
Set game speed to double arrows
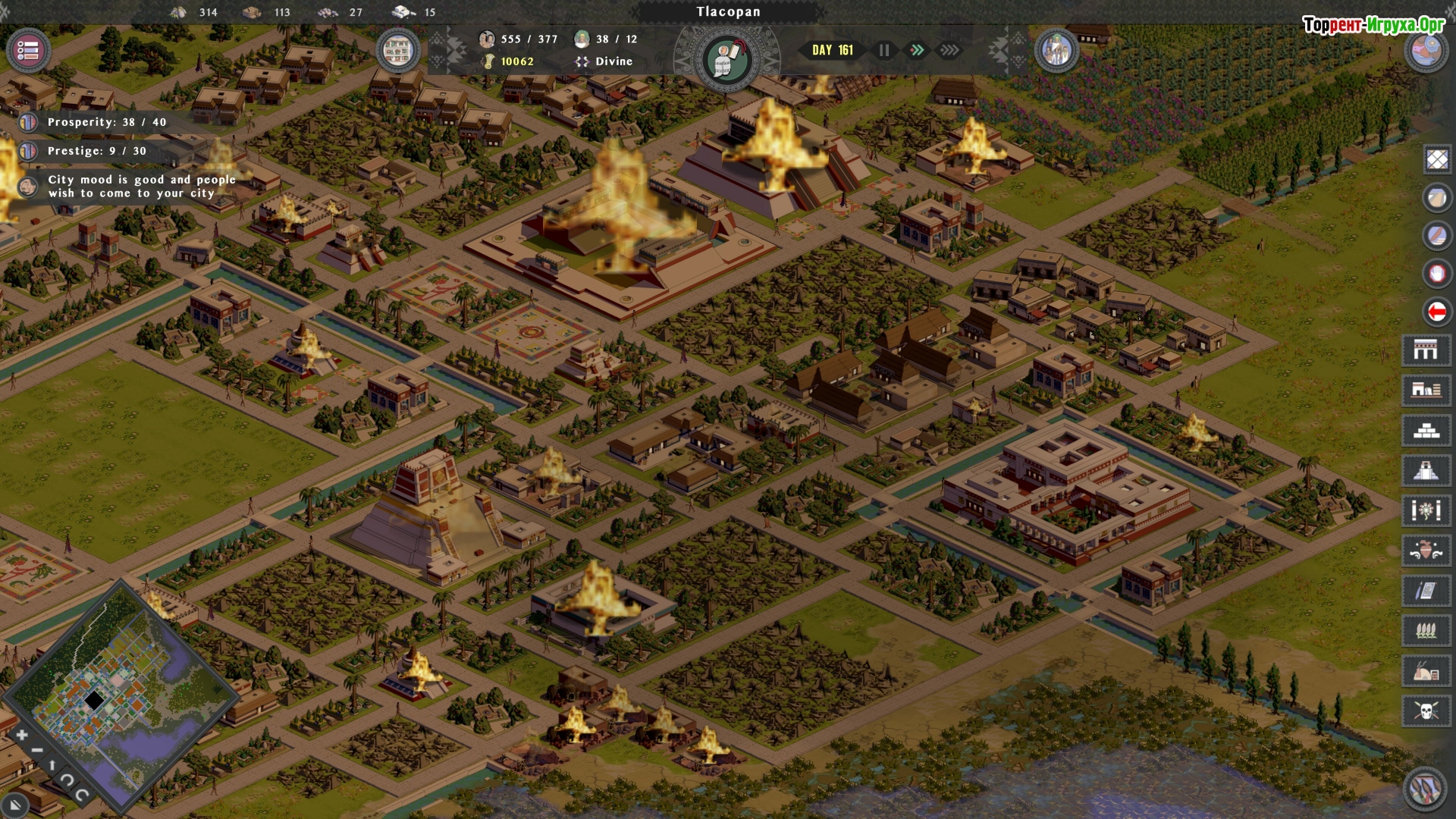point(917,50)
